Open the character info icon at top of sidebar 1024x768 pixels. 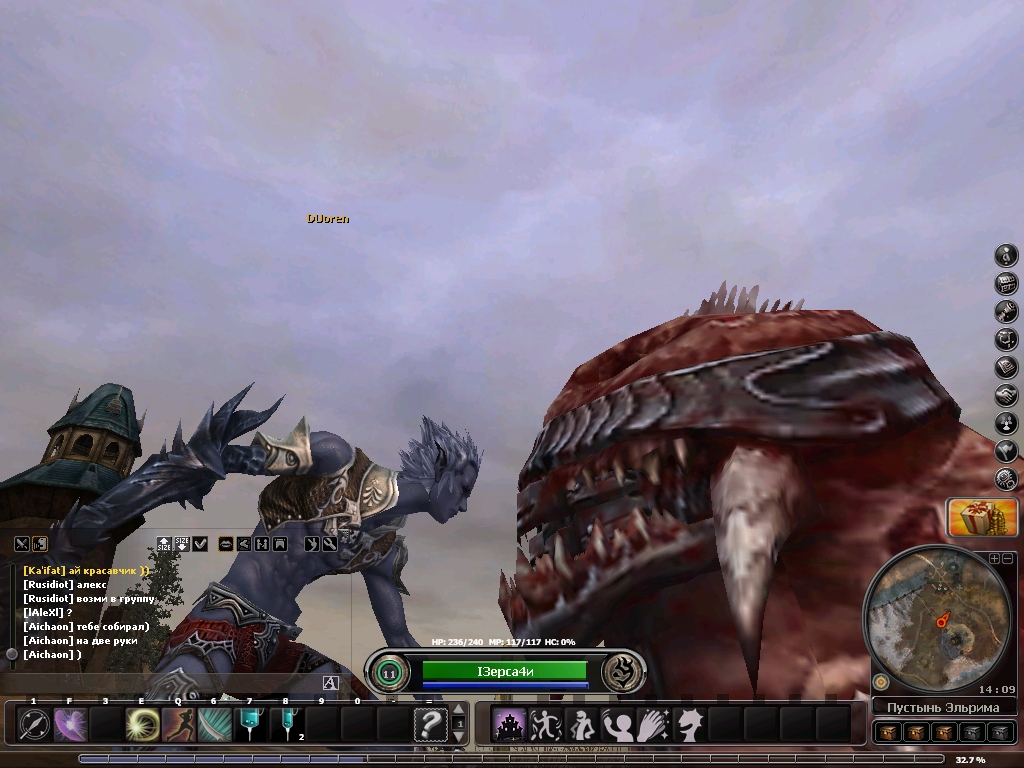1006,255
